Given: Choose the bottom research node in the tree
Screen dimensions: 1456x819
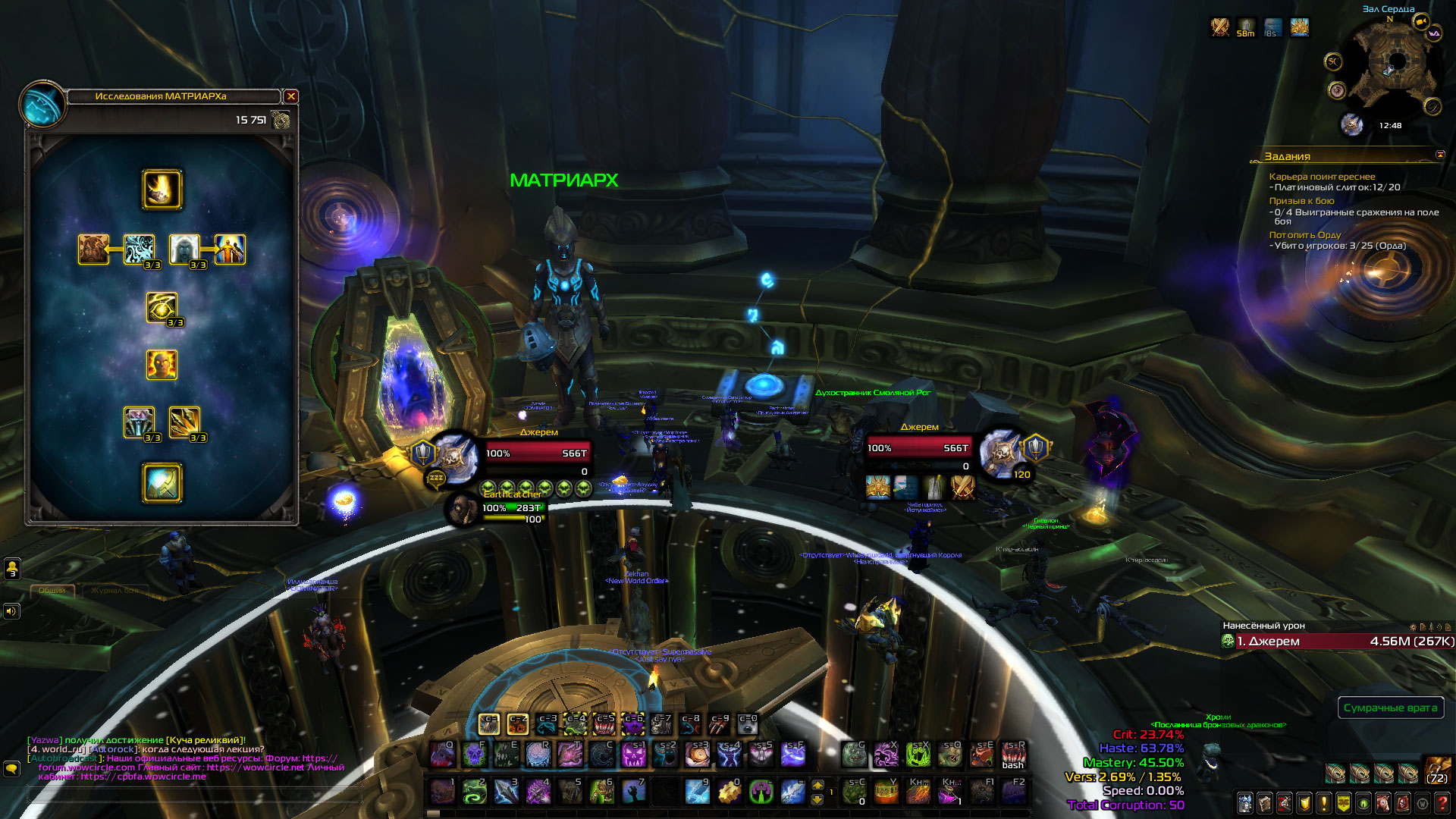Looking at the screenshot, I should click(x=162, y=483).
